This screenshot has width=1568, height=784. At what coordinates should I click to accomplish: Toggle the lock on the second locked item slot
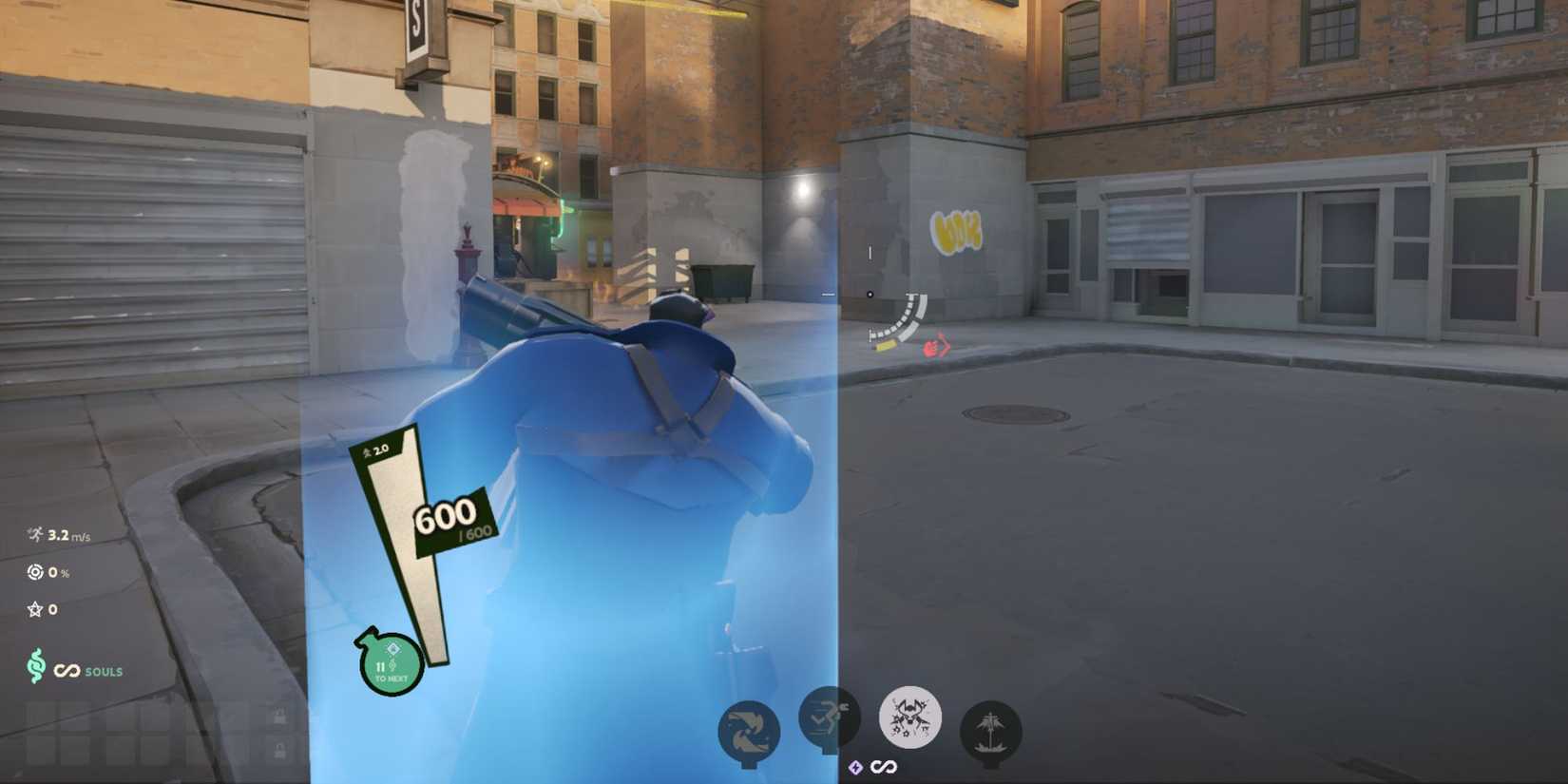[x=280, y=750]
